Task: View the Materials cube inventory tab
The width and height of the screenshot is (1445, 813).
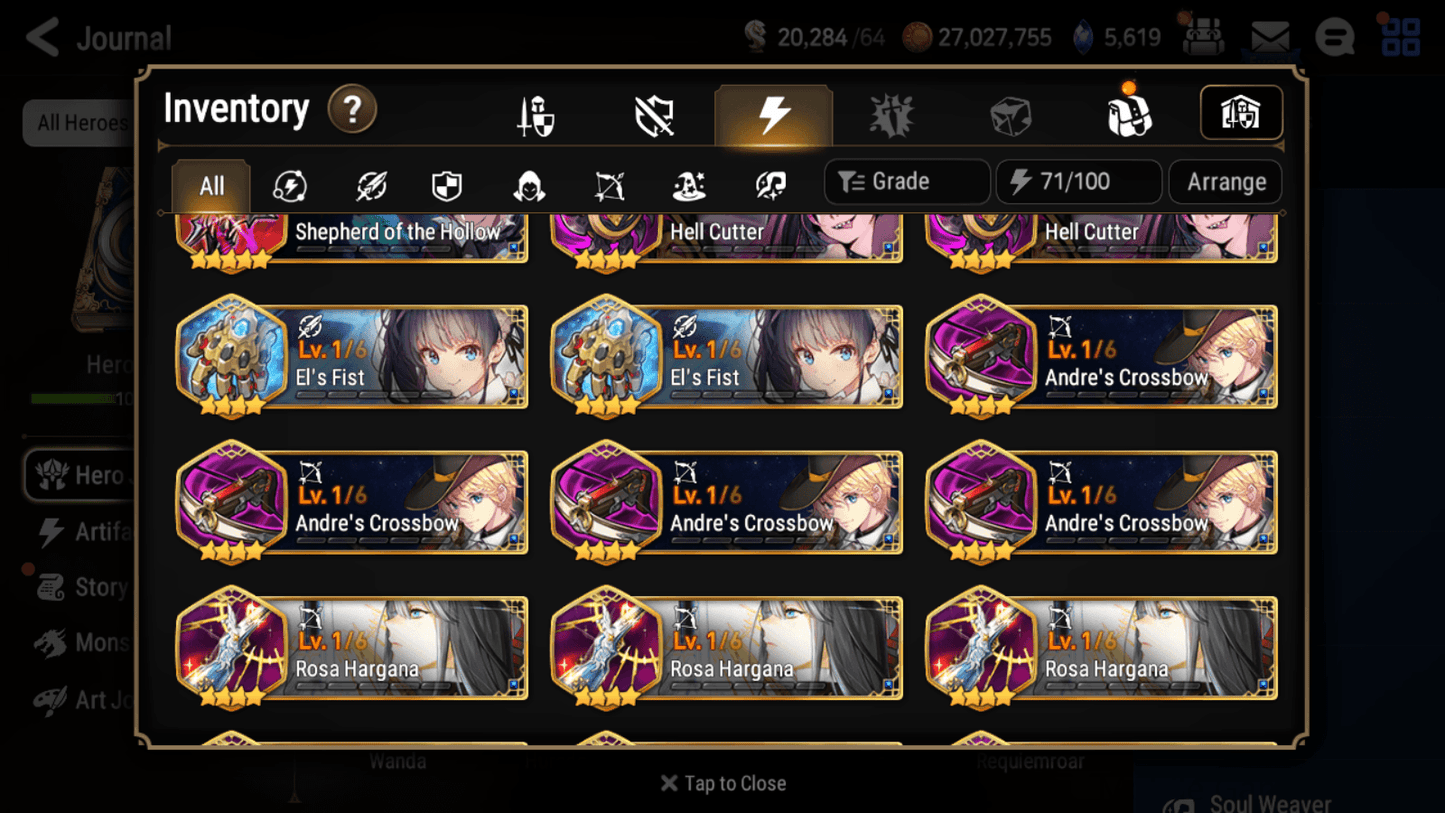Action: (1010, 114)
